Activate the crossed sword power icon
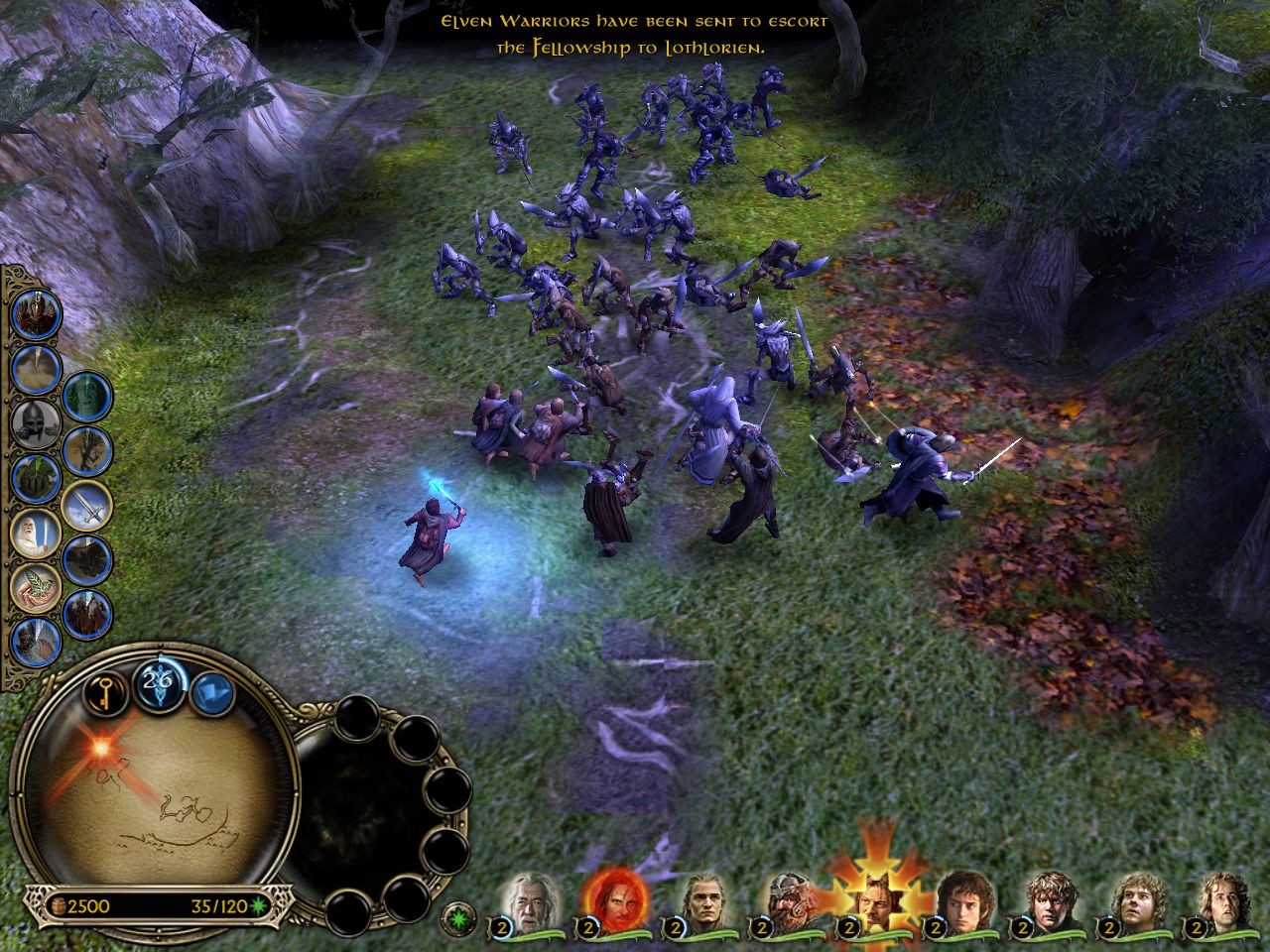1270x952 pixels. (87, 508)
